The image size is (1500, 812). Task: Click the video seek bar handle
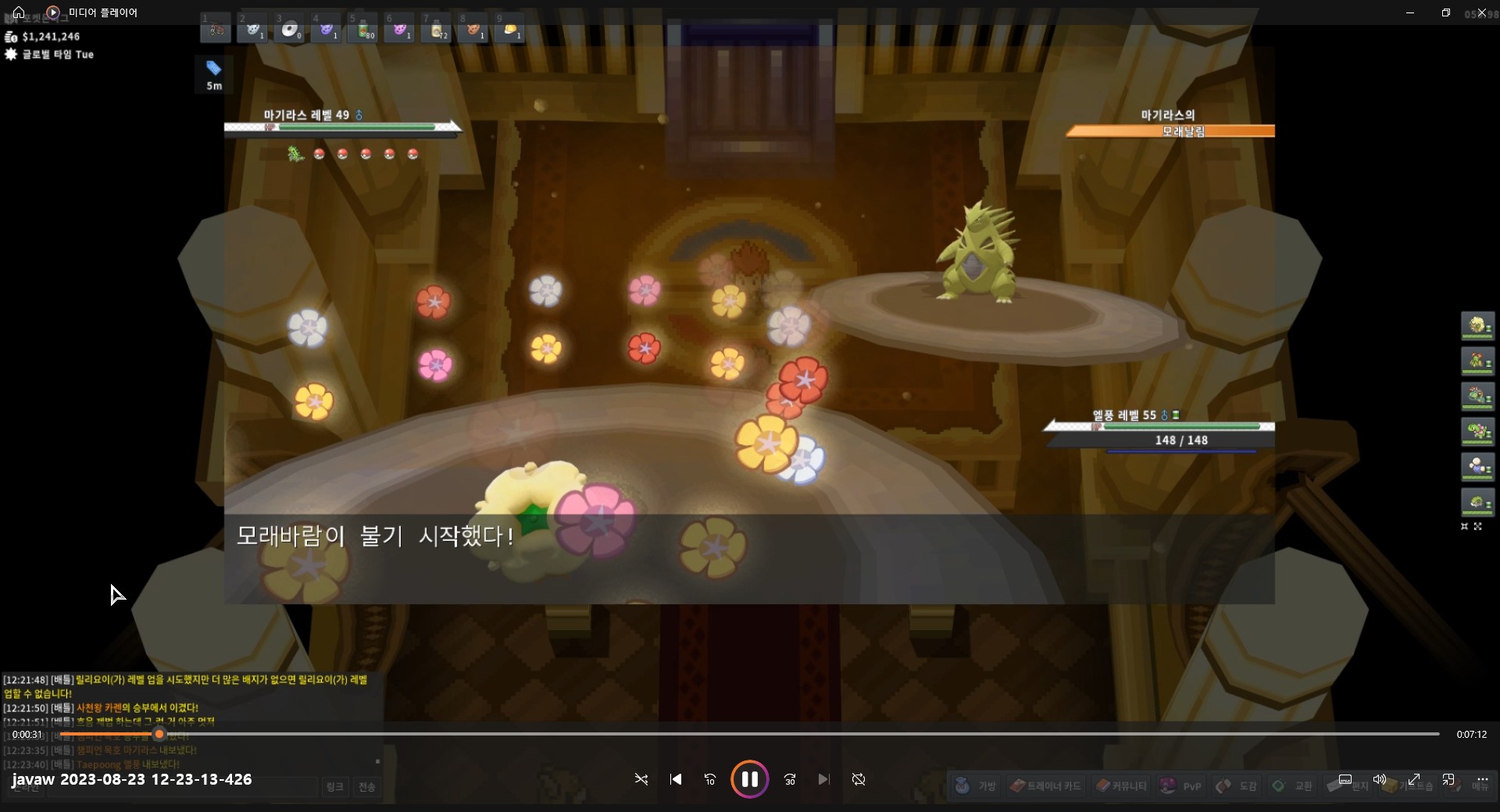point(159,734)
